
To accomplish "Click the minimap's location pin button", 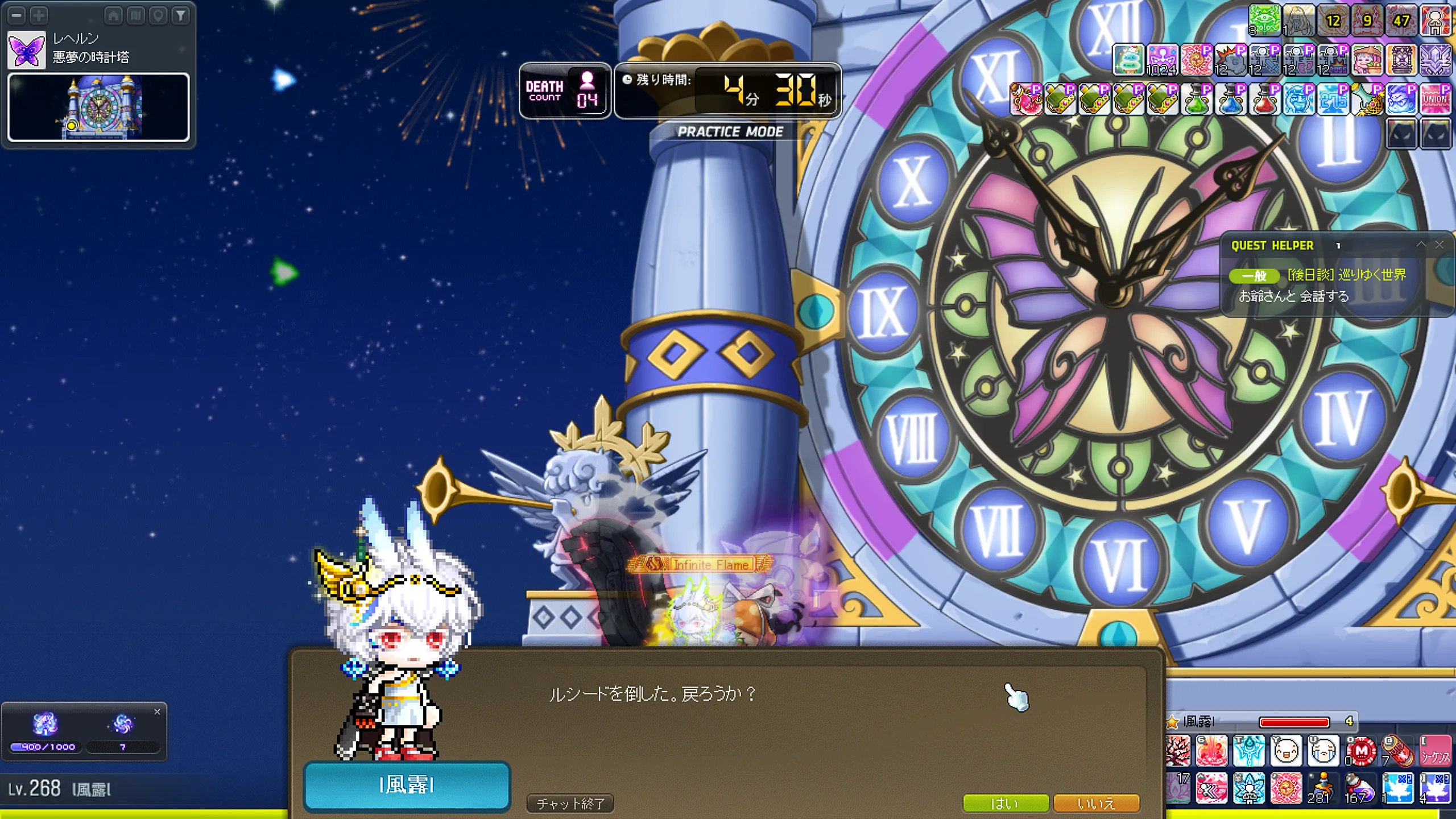I will [158, 15].
